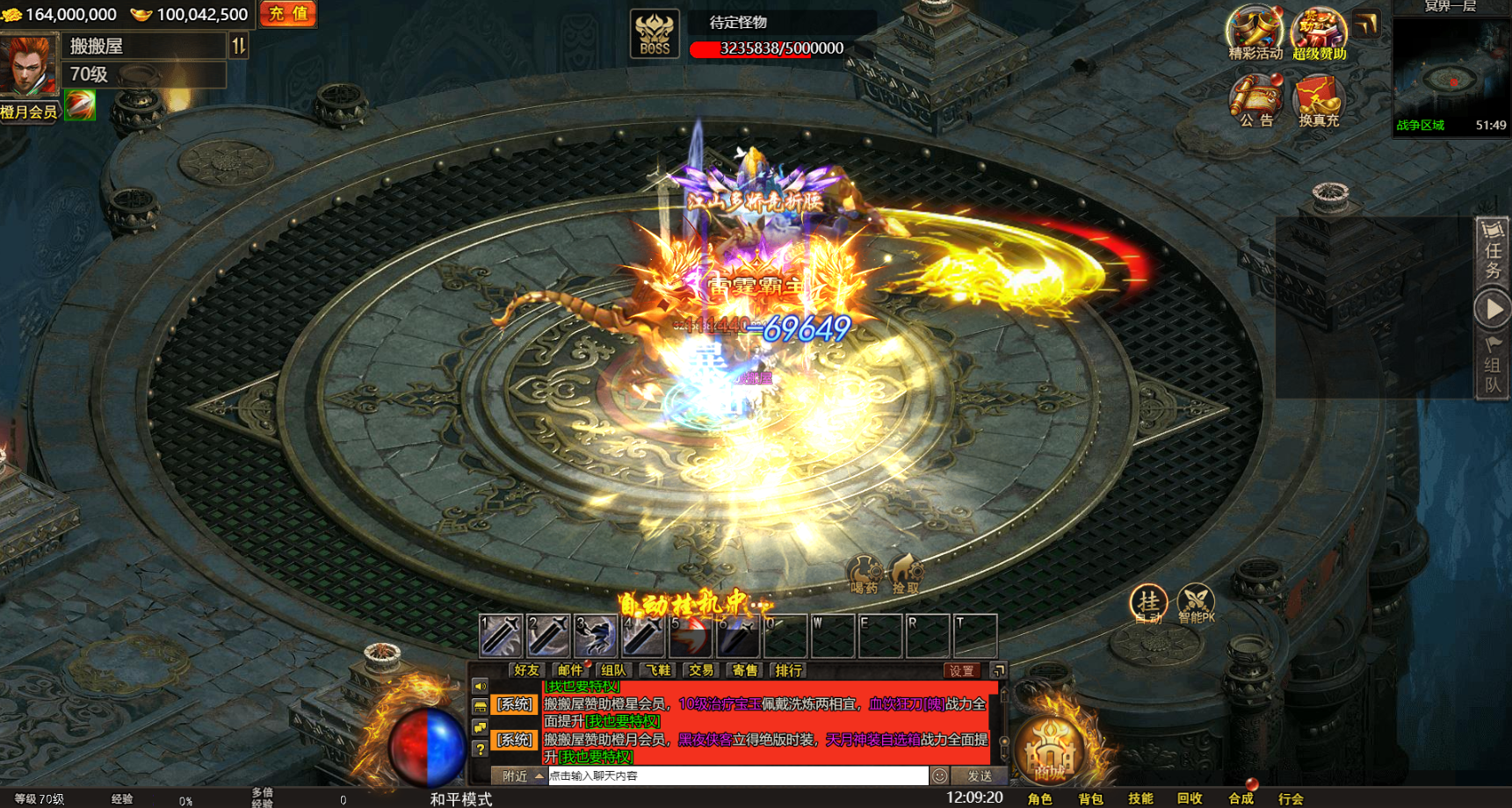Open the 公告 announcement scroll
This screenshot has height=808, width=1512.
(1255, 100)
